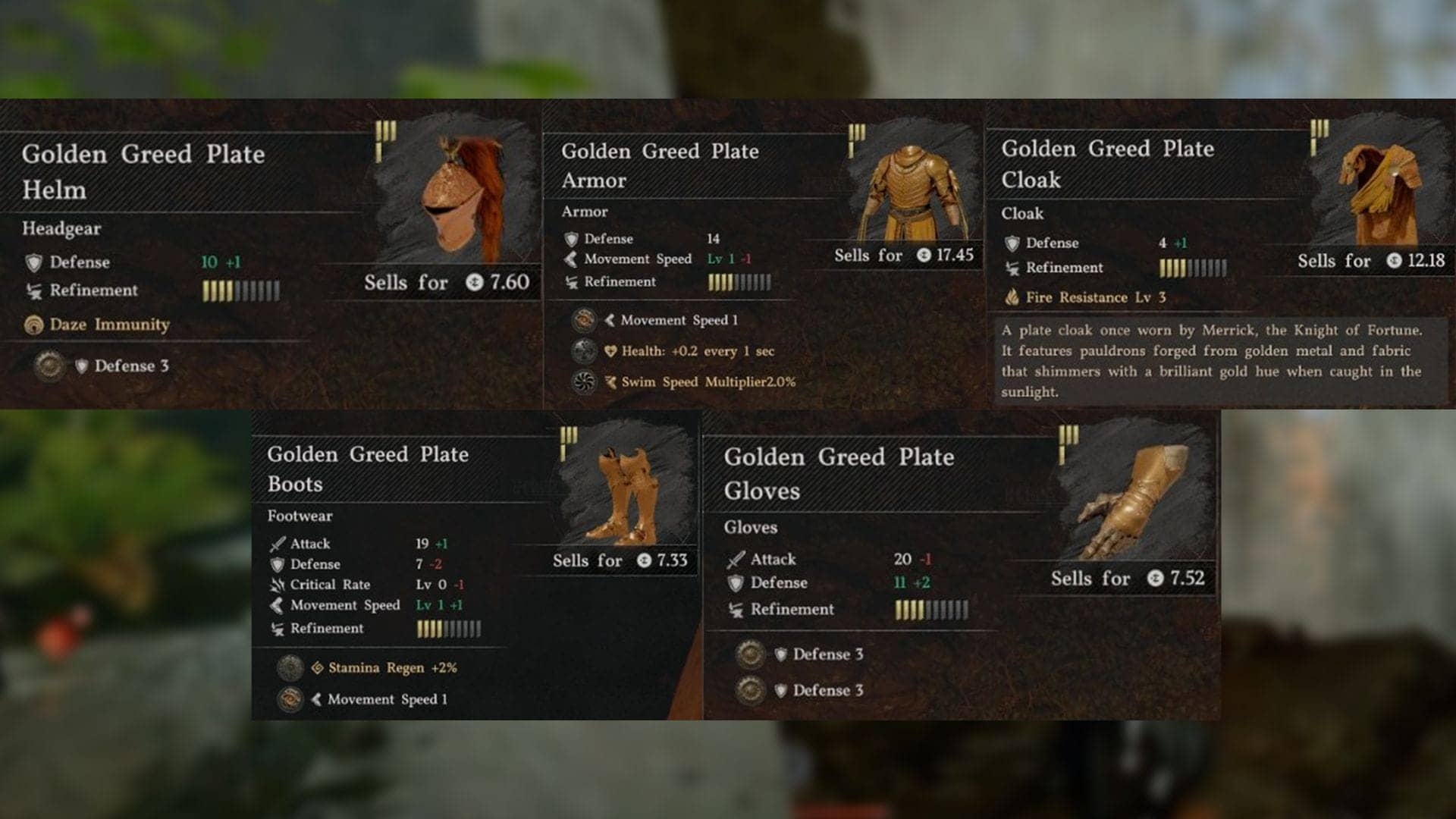This screenshot has height=819, width=1456.
Task: Select the sword Attack icon on the Gloves panel
Action: pos(738,559)
